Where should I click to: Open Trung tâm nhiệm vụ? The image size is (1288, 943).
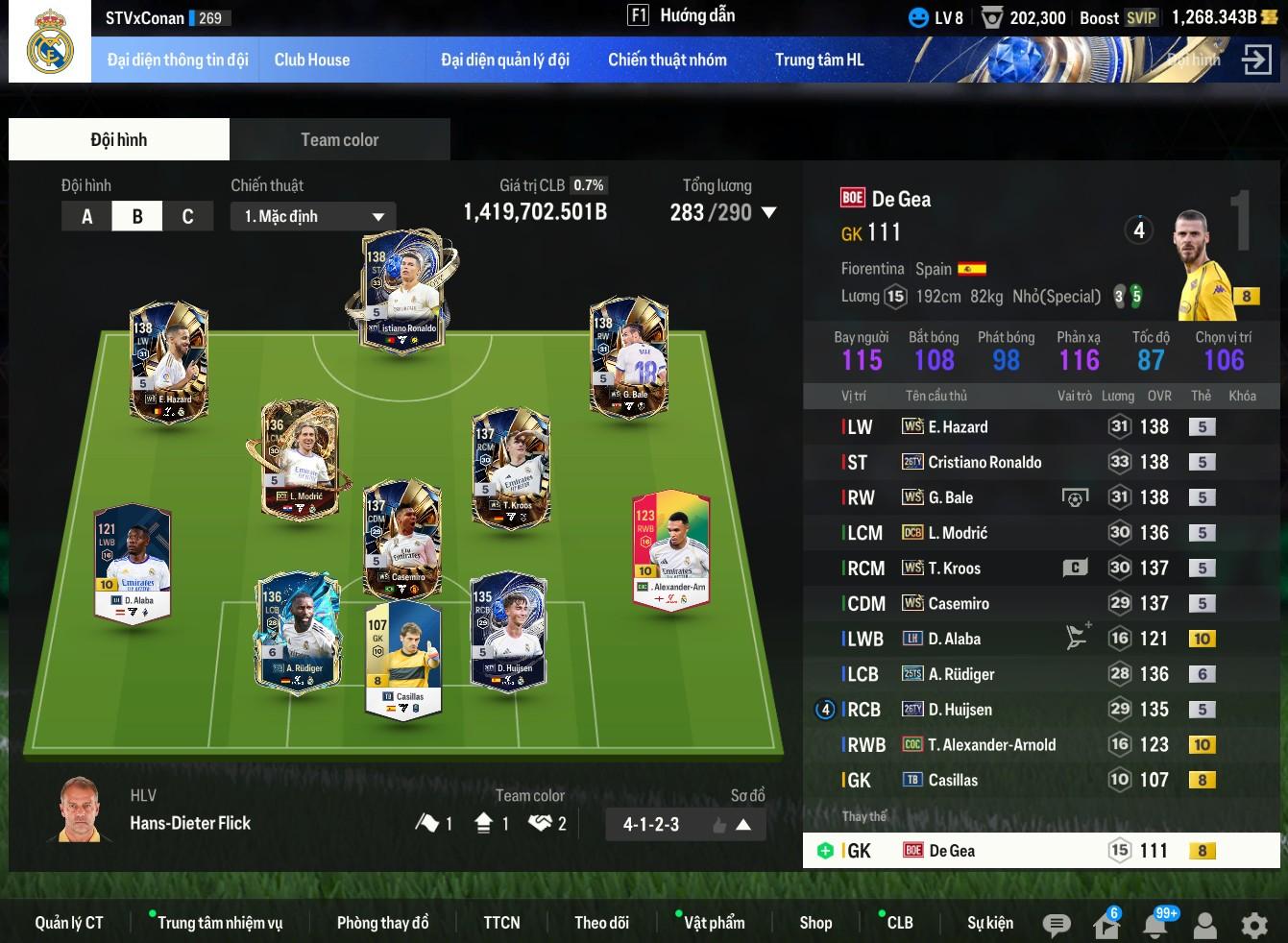click(x=220, y=923)
